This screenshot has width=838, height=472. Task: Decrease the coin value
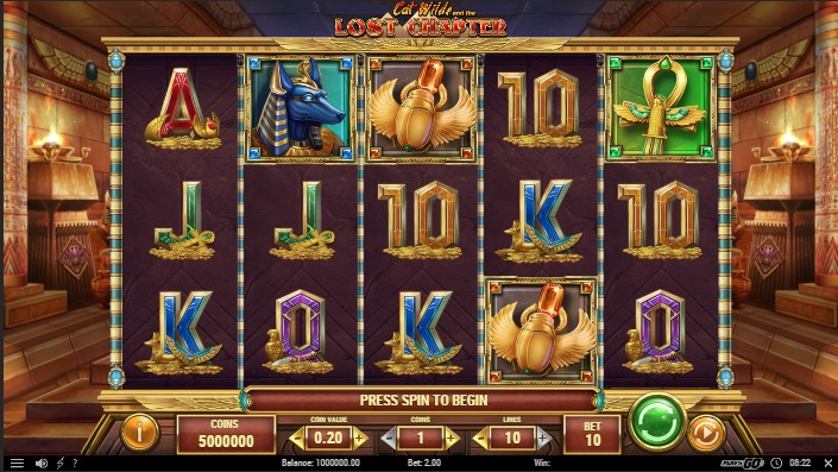[x=295, y=438]
